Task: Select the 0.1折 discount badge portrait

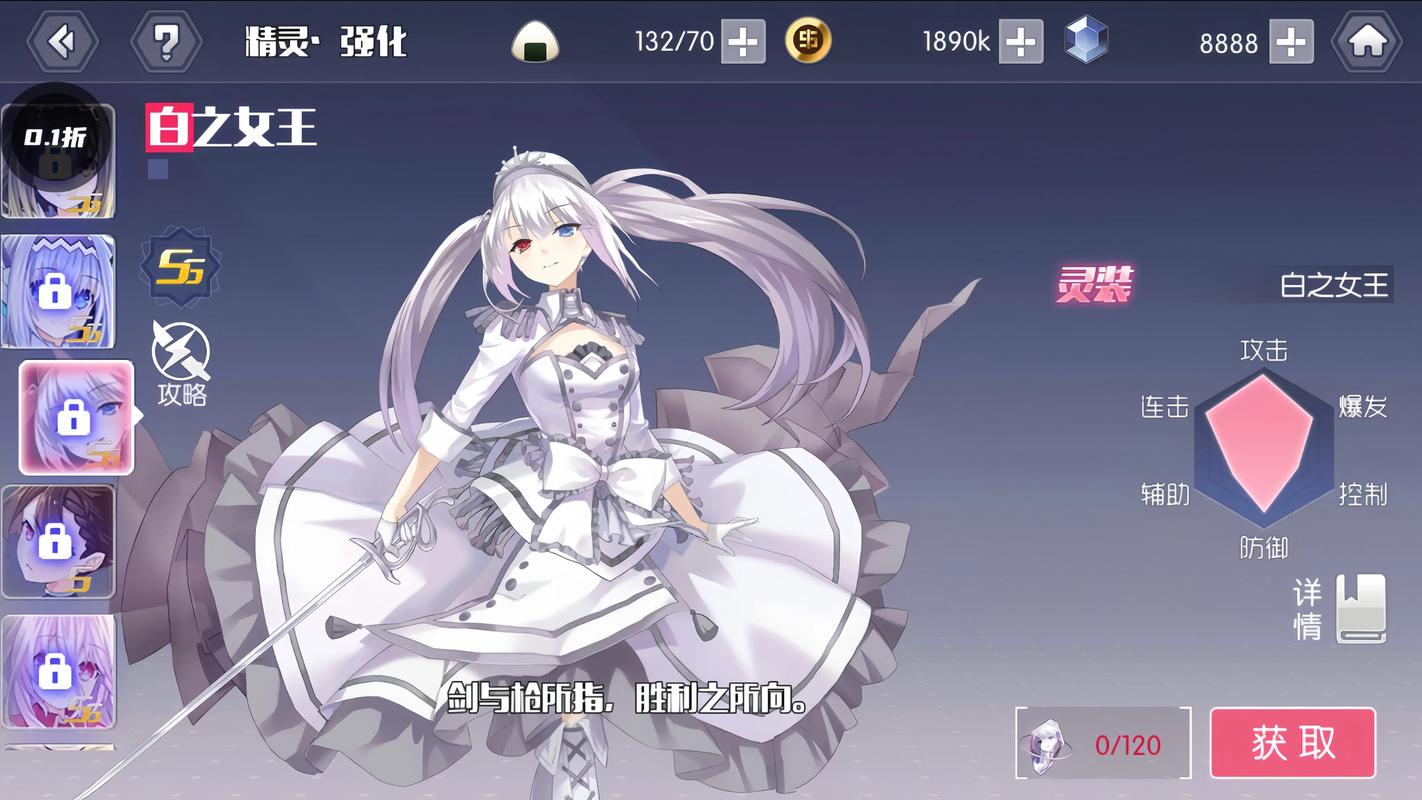Action: tap(58, 160)
